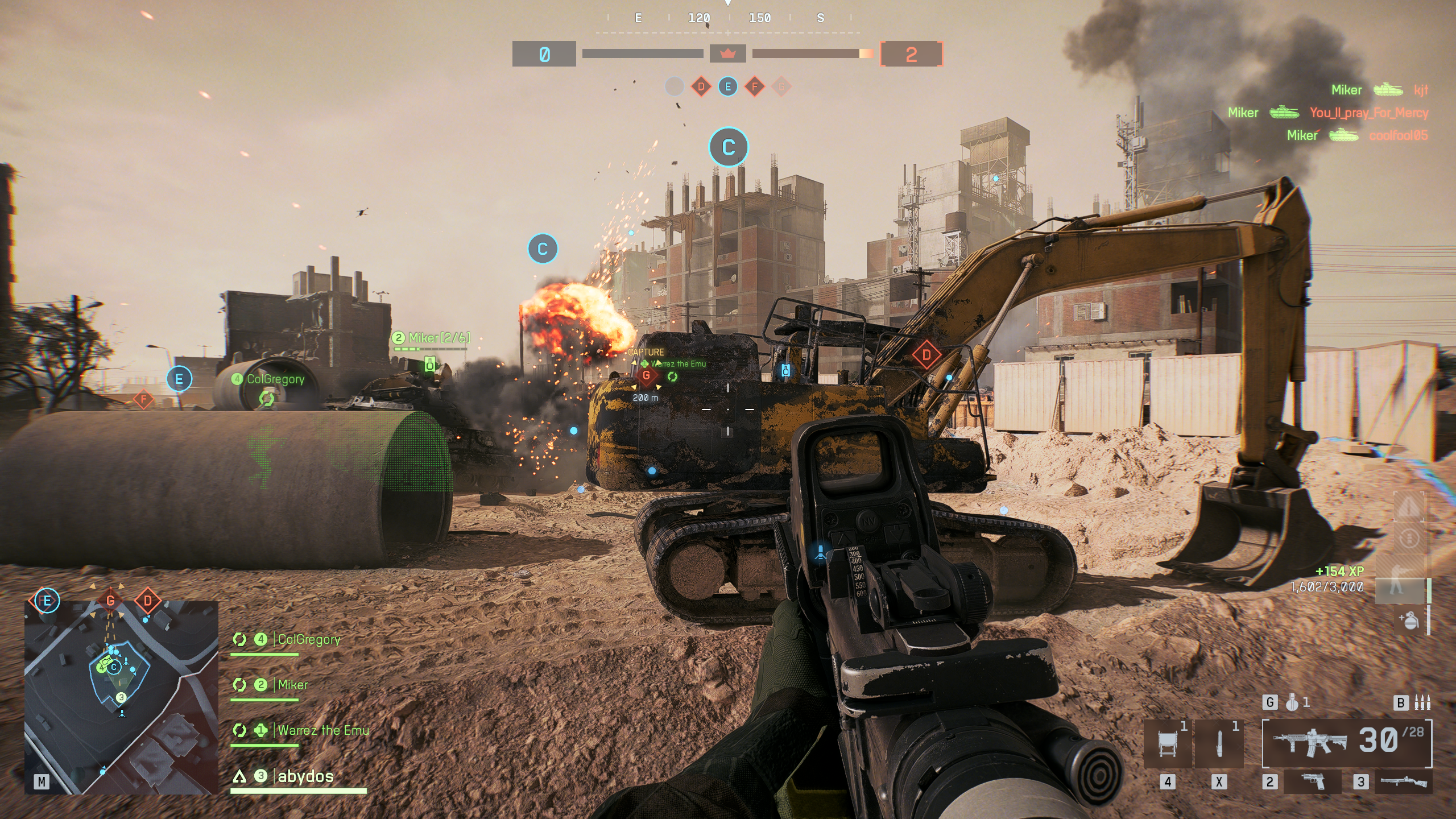
Task: Open the minimap in the corner
Action: pyautogui.click(x=121, y=697)
